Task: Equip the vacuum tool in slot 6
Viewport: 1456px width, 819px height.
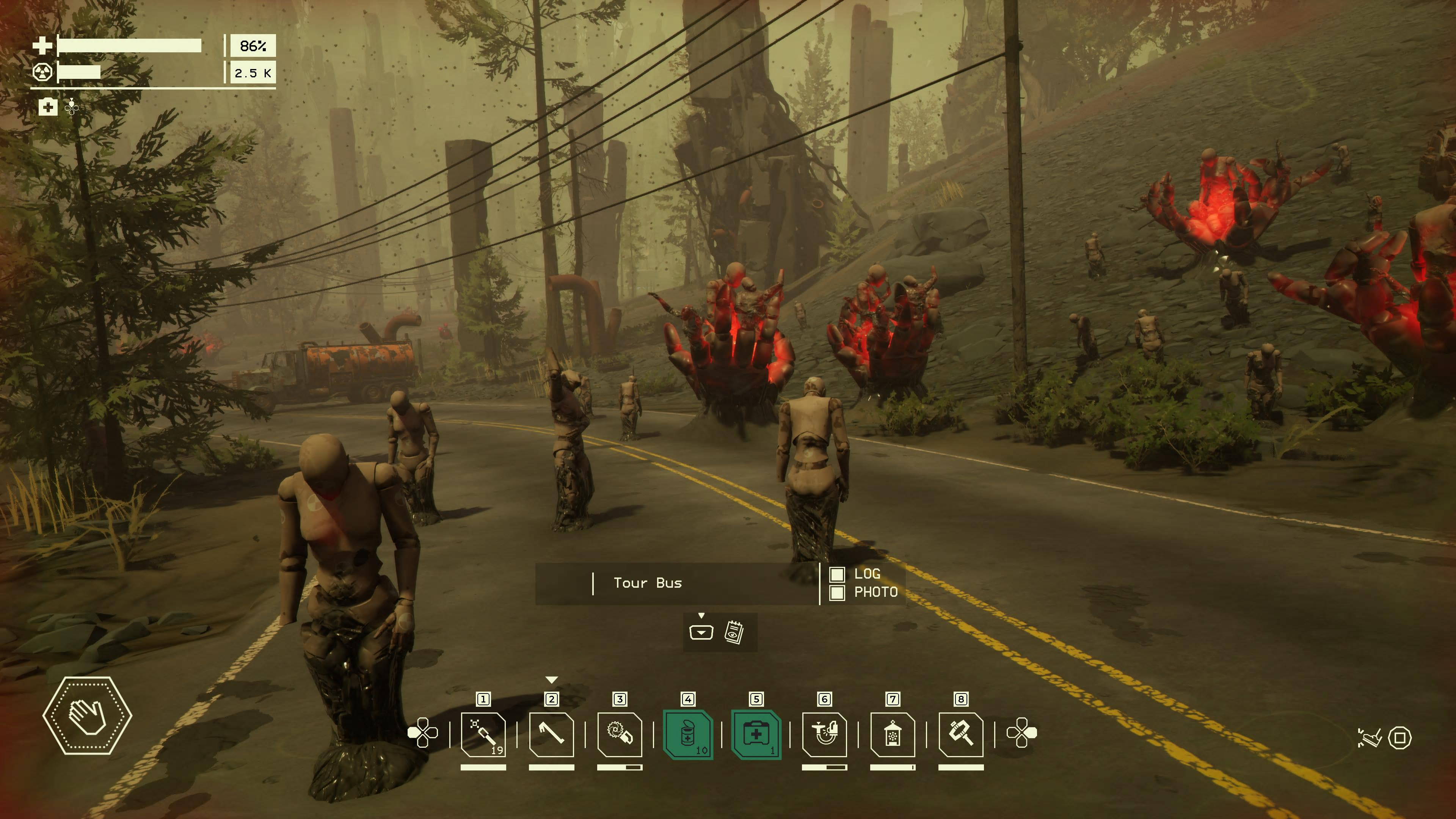Action: point(825,734)
